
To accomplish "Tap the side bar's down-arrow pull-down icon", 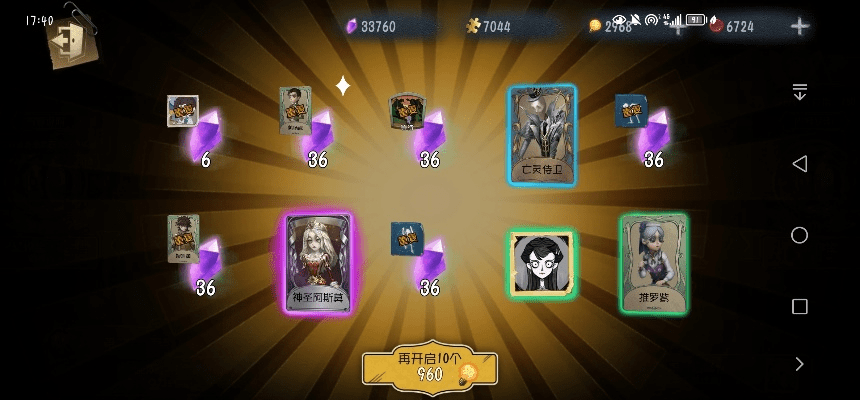I will [x=799, y=92].
